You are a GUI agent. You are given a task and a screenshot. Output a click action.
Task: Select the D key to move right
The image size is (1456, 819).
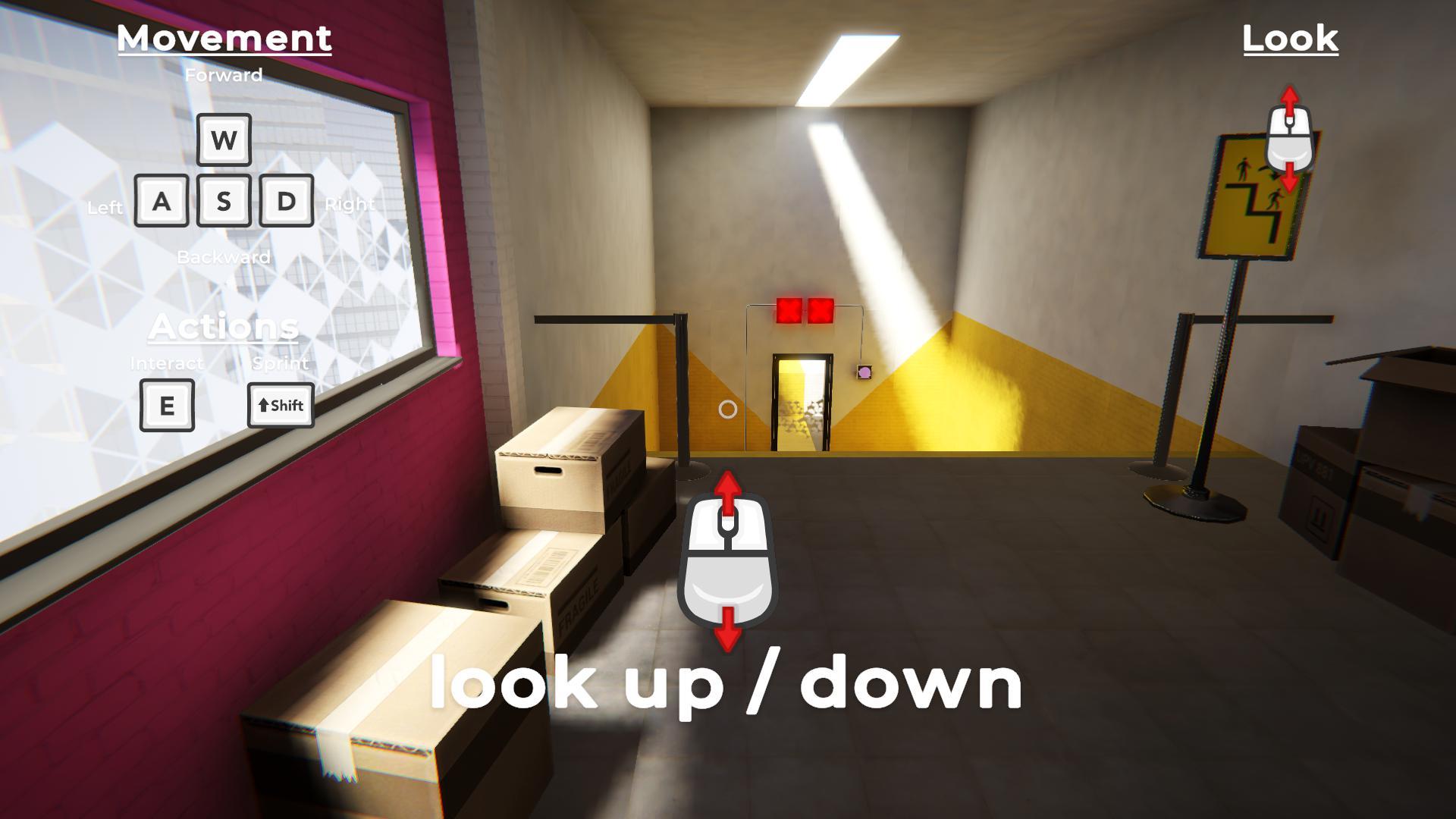tap(284, 201)
